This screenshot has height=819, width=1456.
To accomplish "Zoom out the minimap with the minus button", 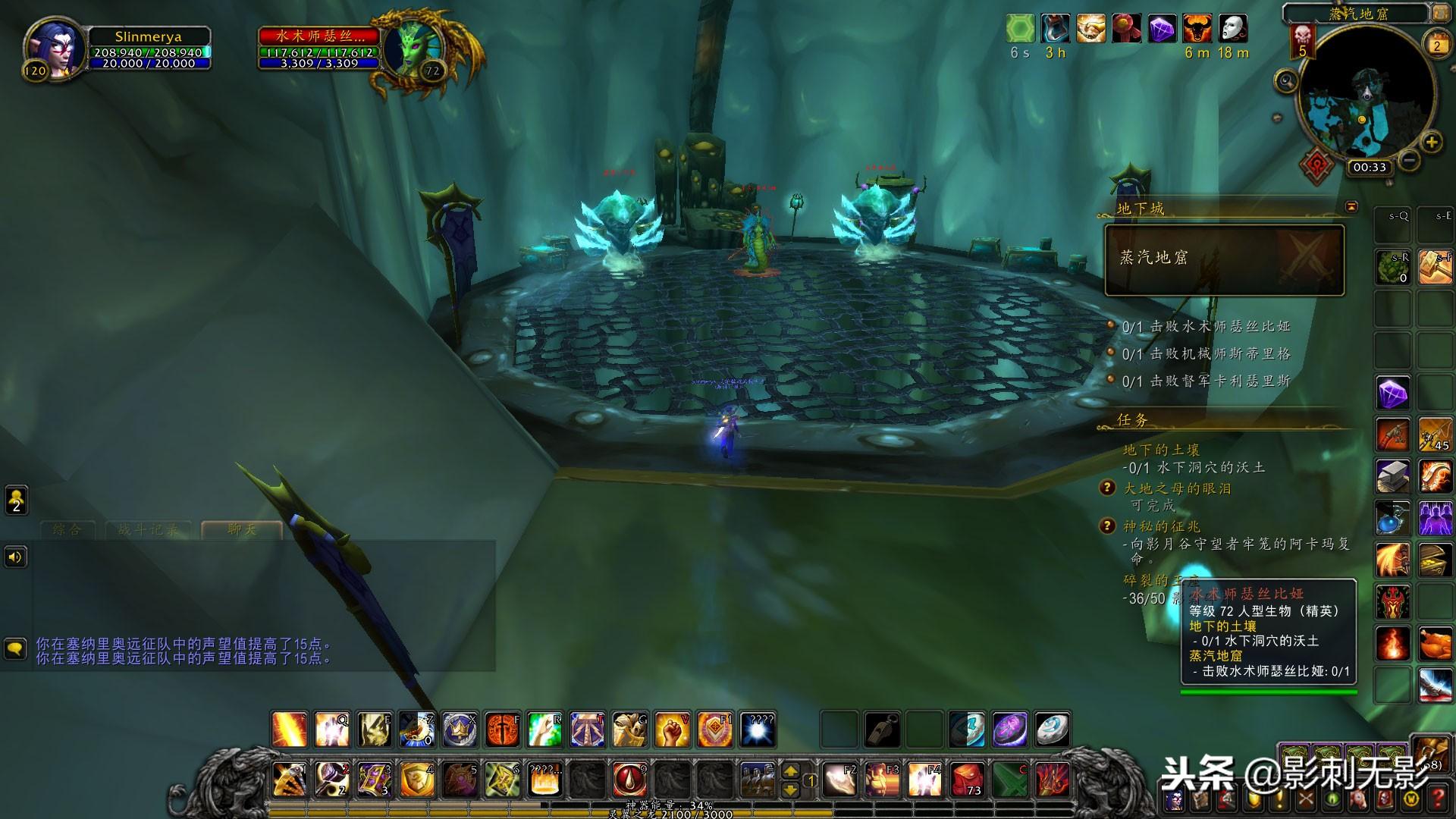I will (1409, 160).
